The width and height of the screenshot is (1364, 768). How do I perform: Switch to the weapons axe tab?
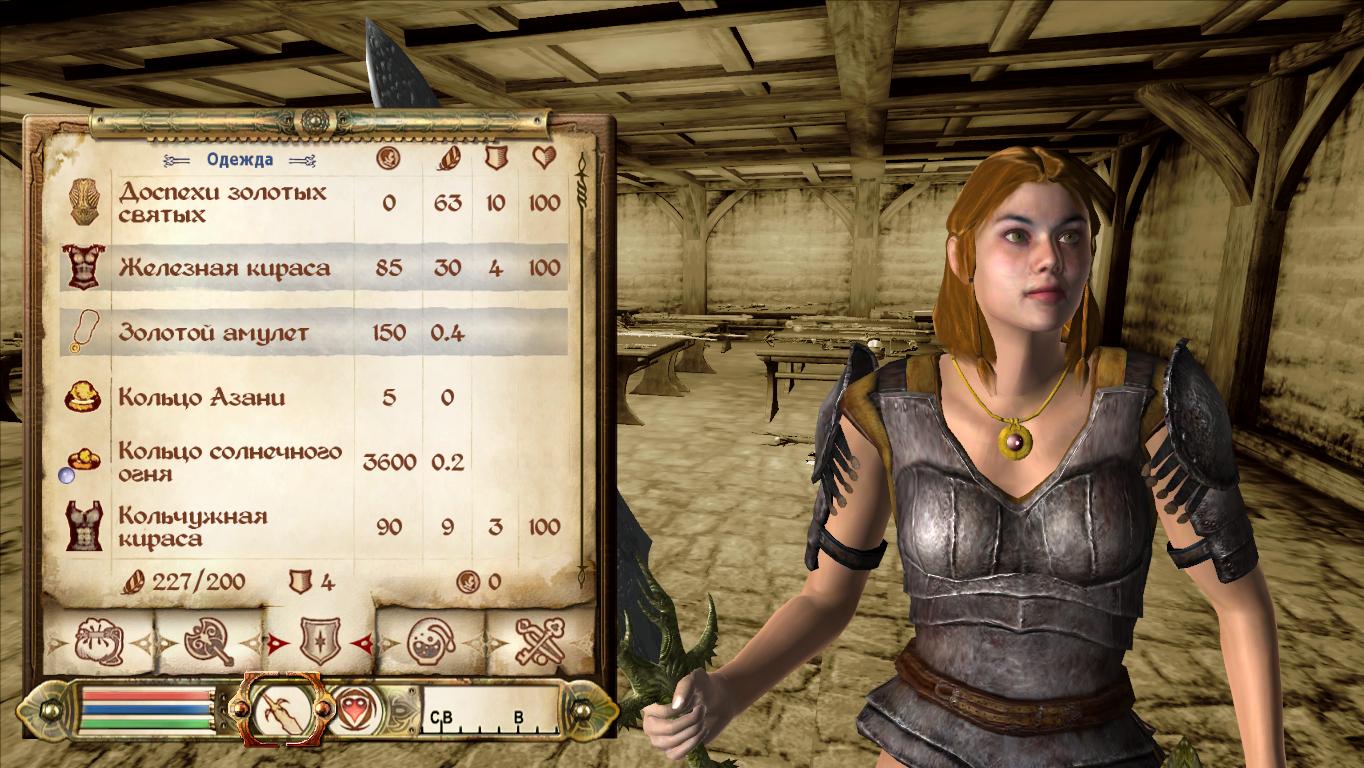[x=209, y=641]
